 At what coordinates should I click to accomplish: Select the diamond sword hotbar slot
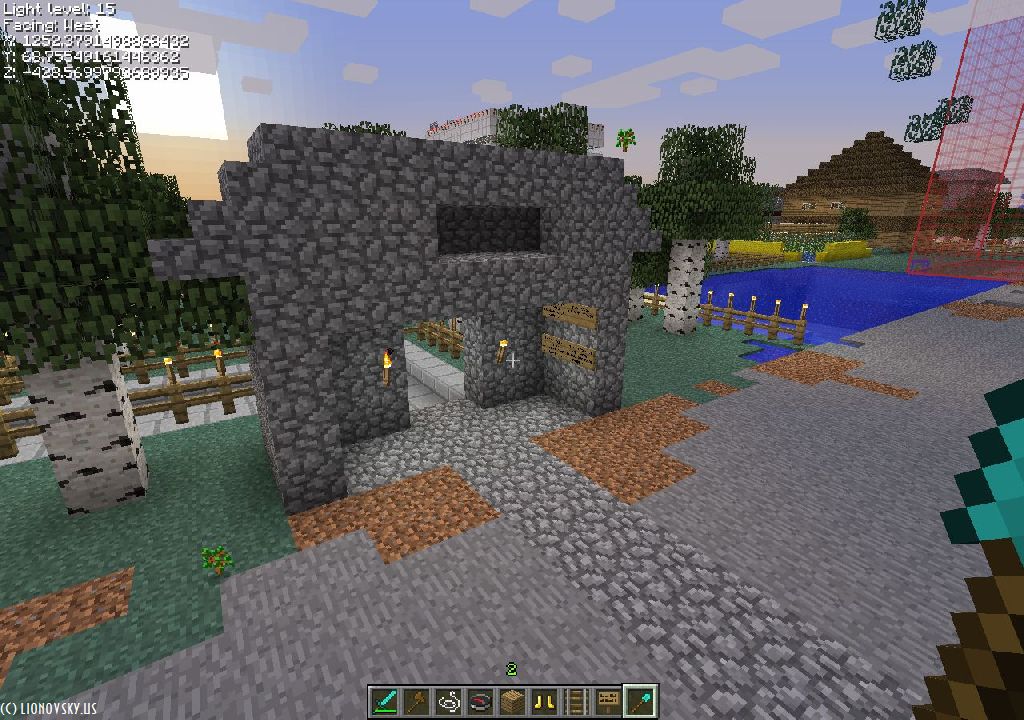click(385, 701)
